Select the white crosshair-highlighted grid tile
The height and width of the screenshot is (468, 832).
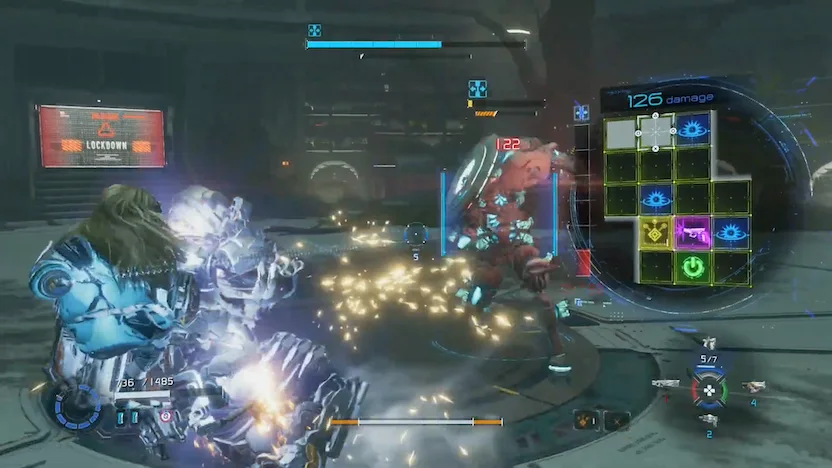[656, 130]
